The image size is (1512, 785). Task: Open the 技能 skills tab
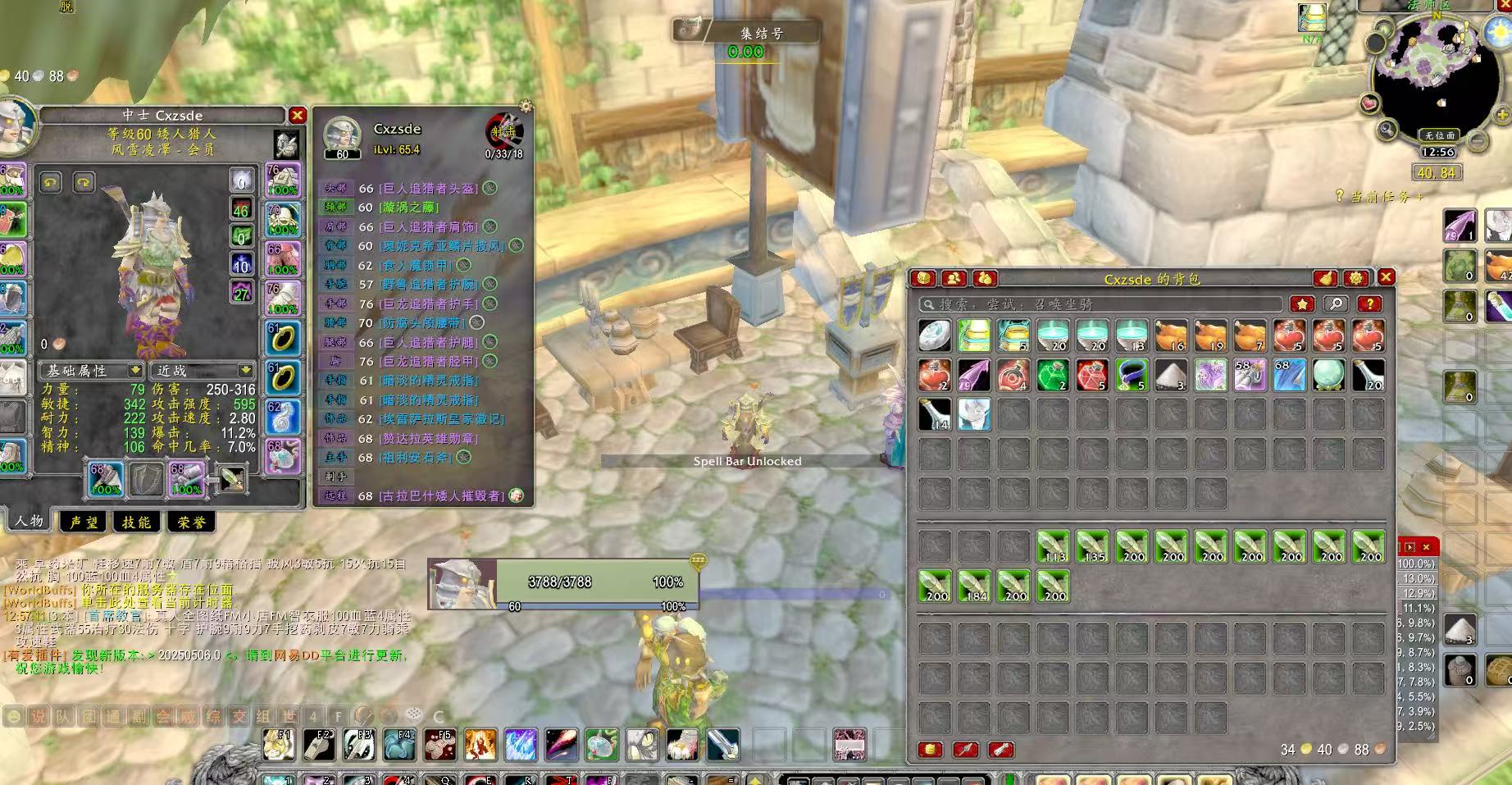point(136,522)
